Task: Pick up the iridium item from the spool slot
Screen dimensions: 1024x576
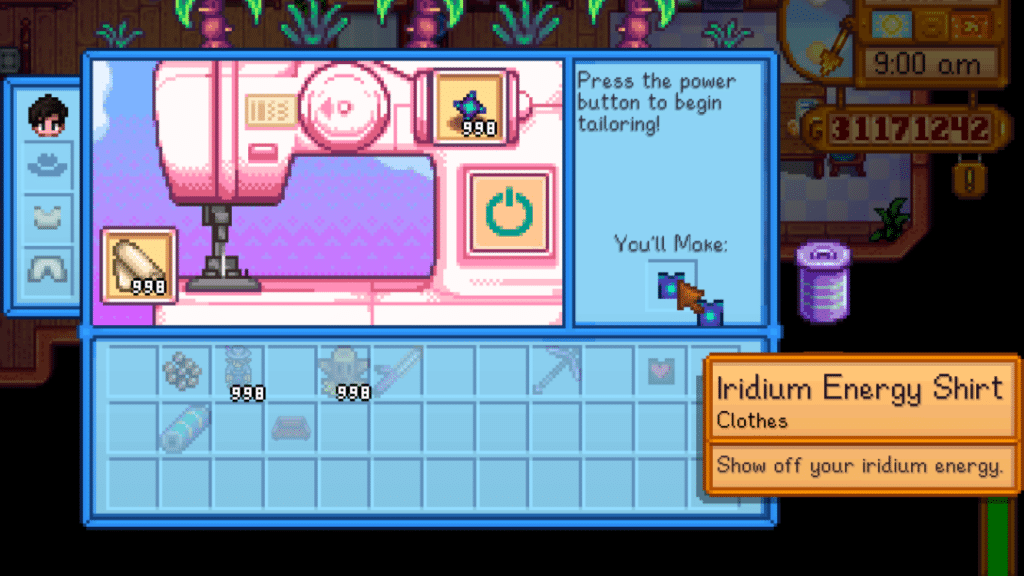Action: tap(470, 105)
